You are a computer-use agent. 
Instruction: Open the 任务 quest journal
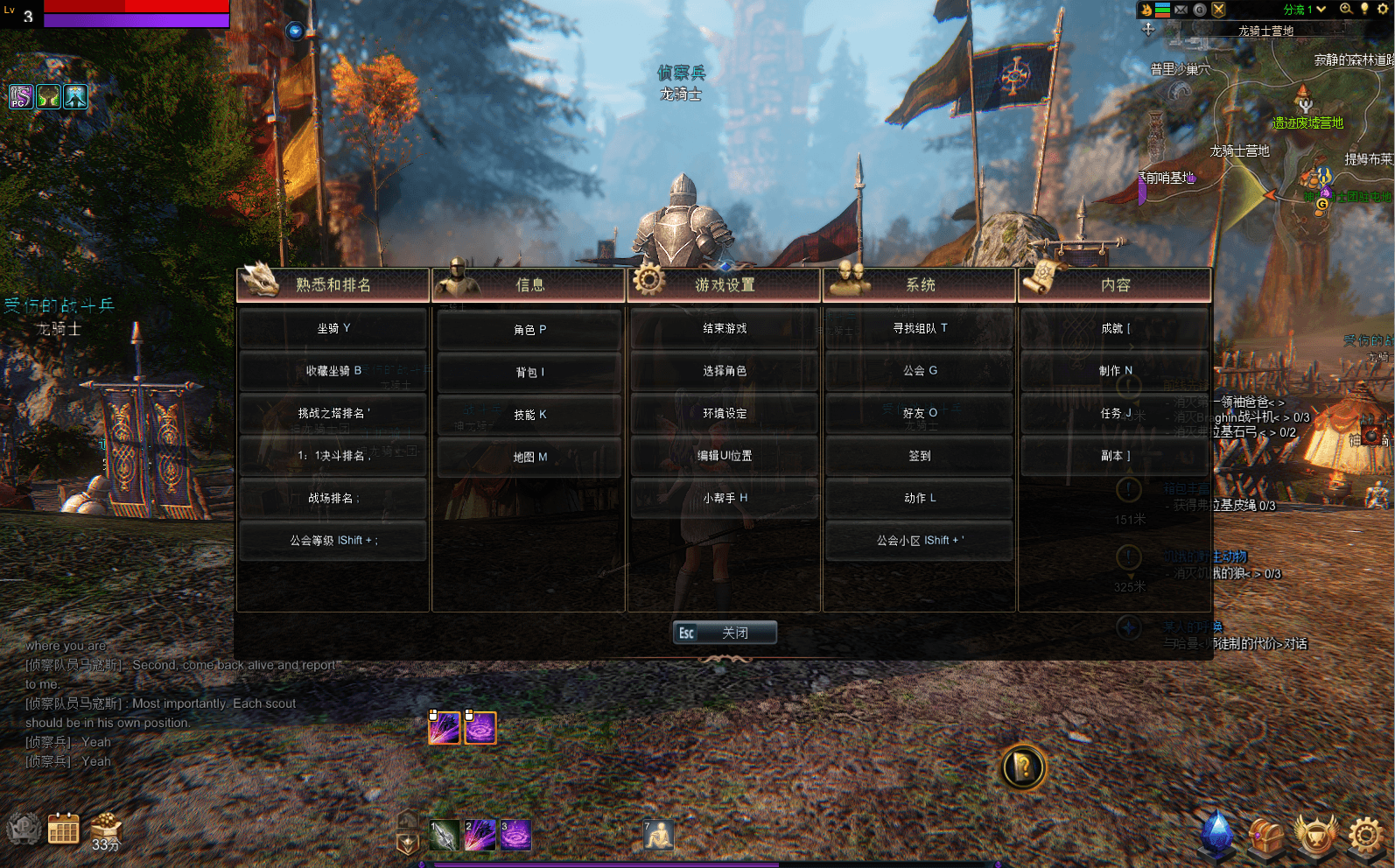1115,413
